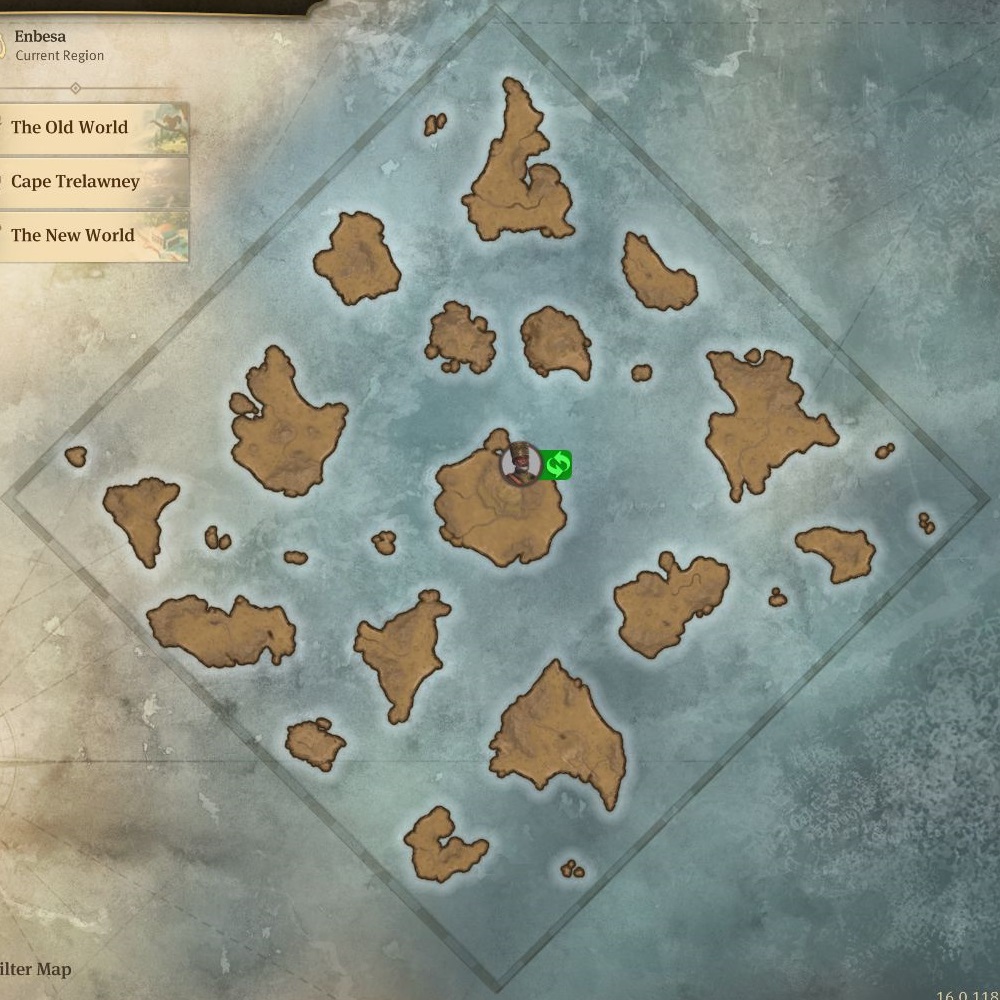Open the Filter Map option

pyautogui.click(x=36, y=970)
